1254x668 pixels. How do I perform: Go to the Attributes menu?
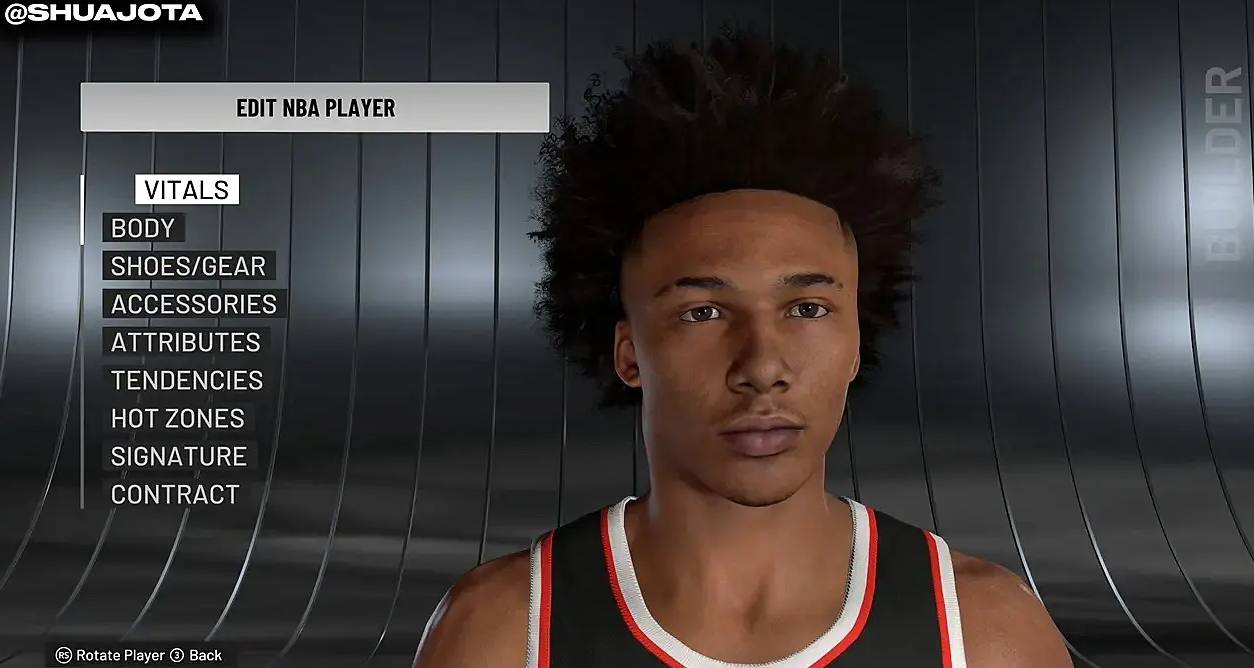point(185,342)
